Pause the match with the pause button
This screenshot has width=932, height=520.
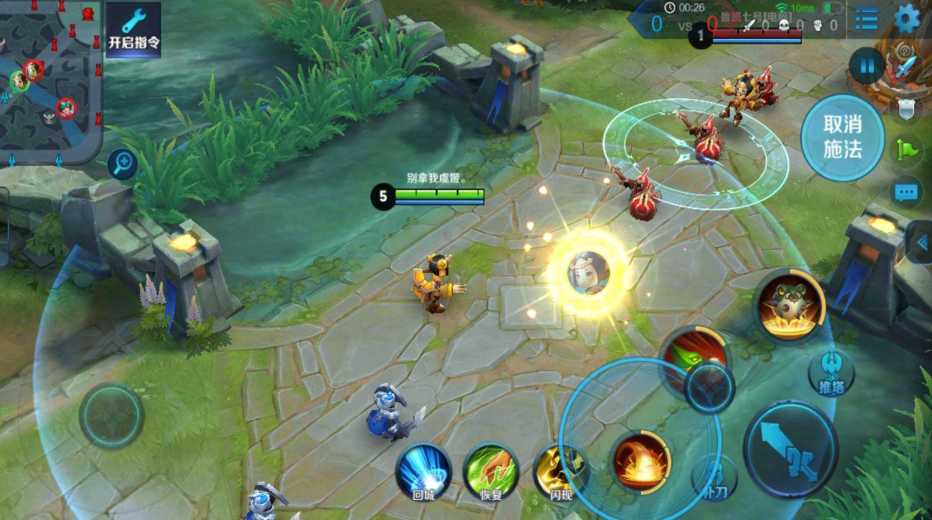pyautogui.click(x=866, y=67)
